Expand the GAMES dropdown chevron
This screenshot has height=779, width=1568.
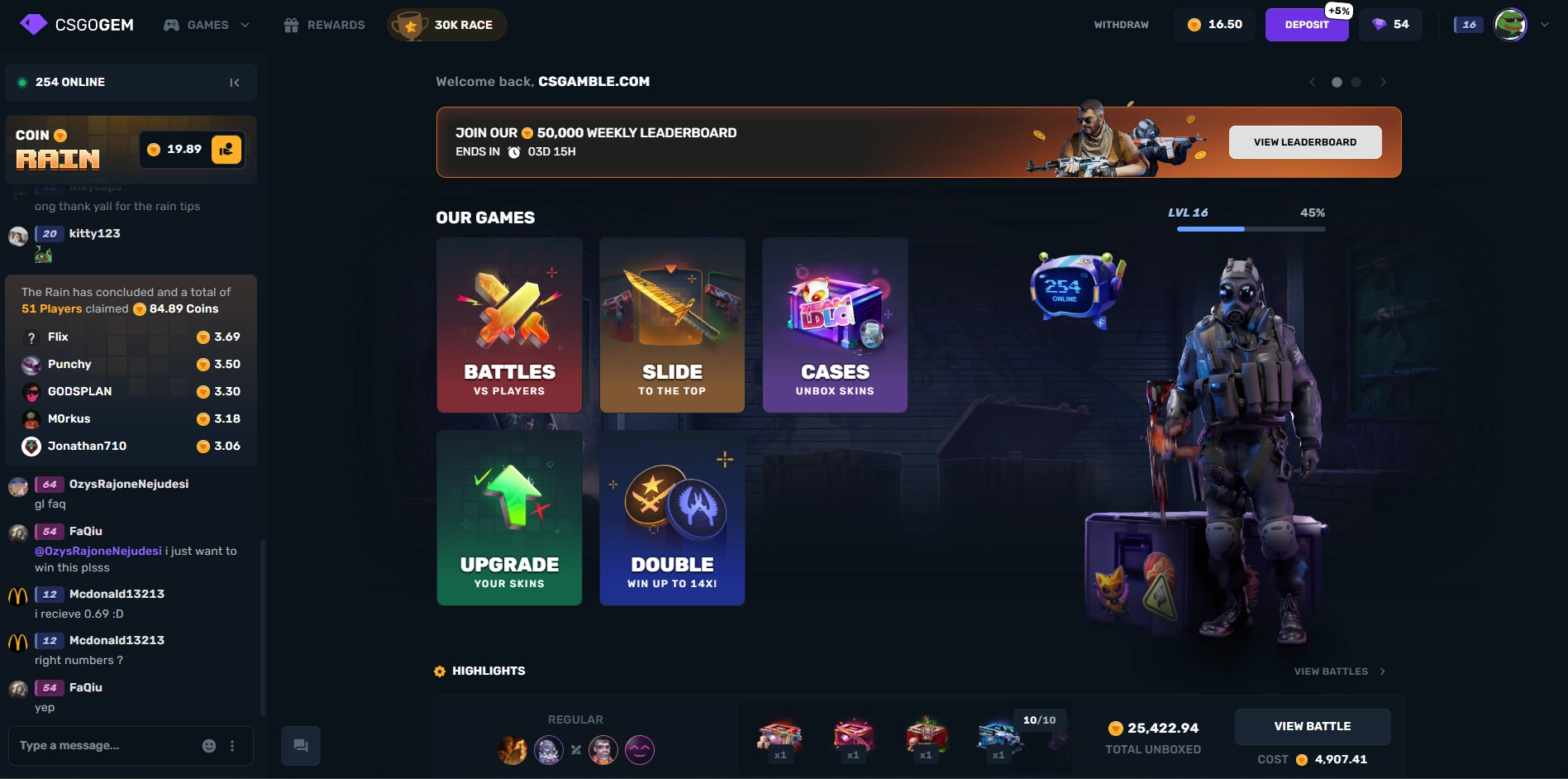[244, 25]
